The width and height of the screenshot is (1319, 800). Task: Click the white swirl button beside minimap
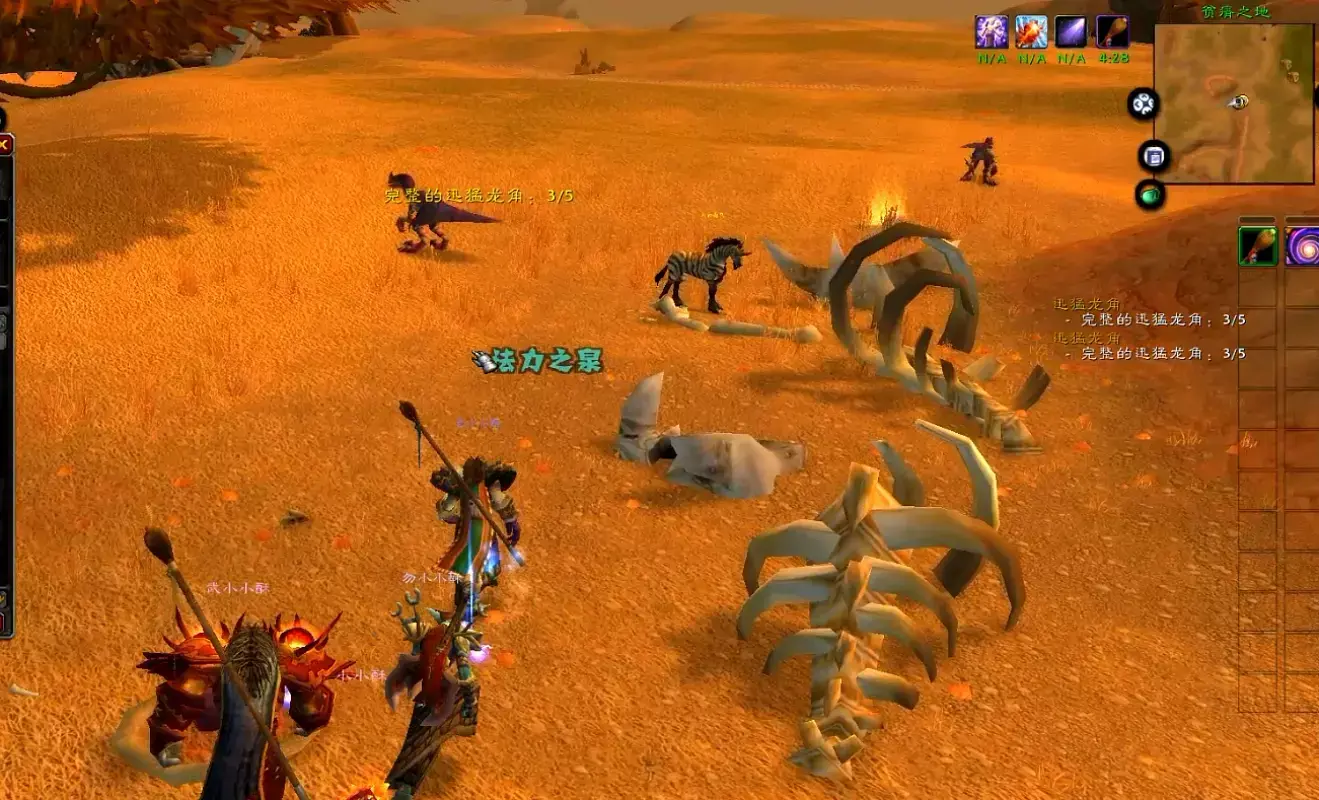(x=1143, y=103)
